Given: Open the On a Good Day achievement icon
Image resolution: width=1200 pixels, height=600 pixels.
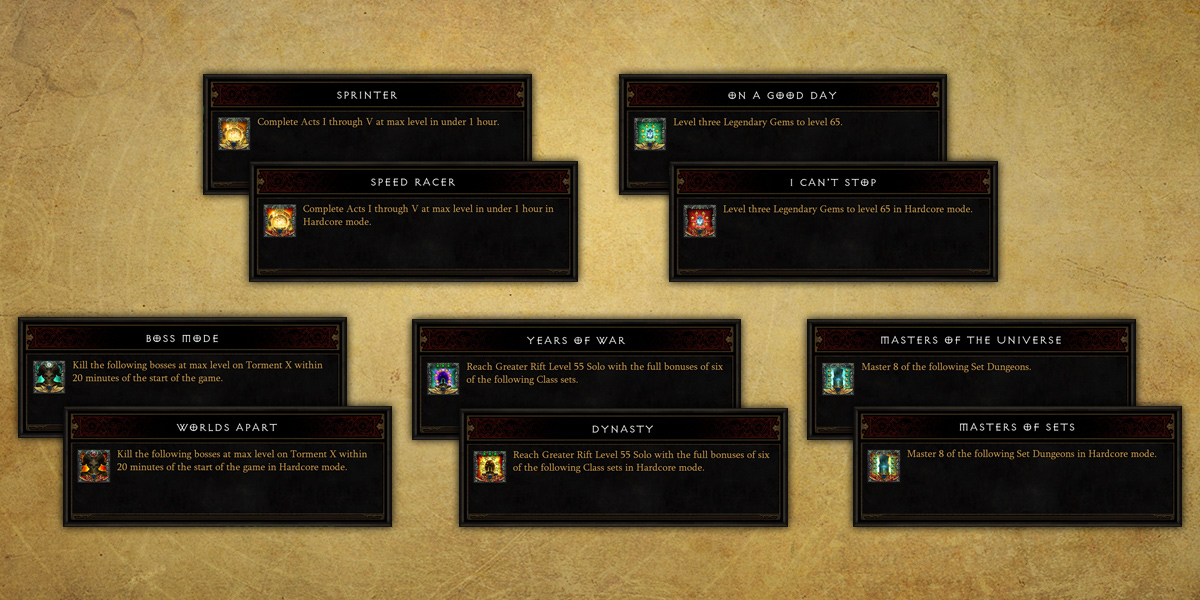Looking at the screenshot, I should pos(650,134).
